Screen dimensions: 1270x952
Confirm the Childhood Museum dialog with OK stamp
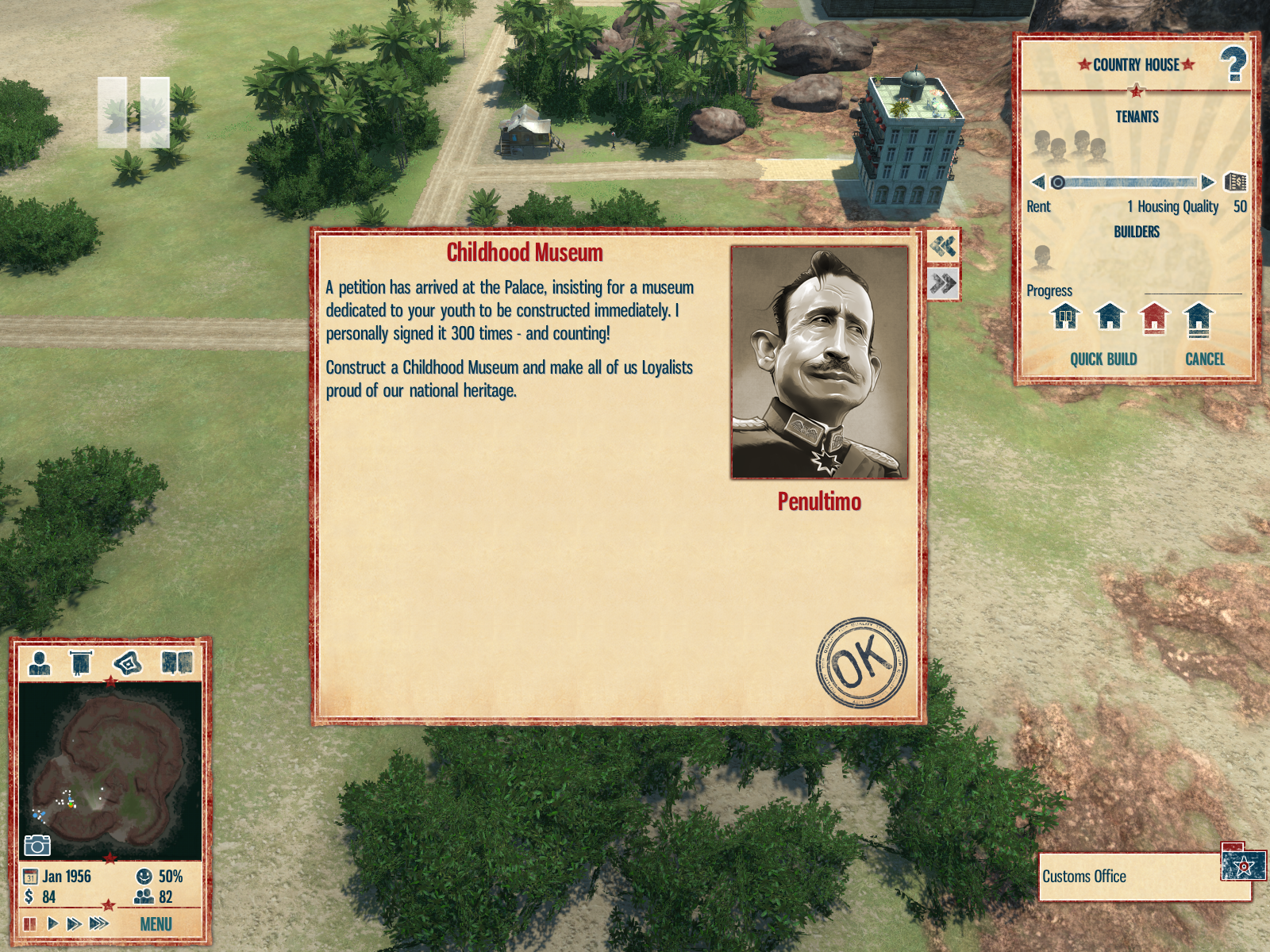[861, 662]
